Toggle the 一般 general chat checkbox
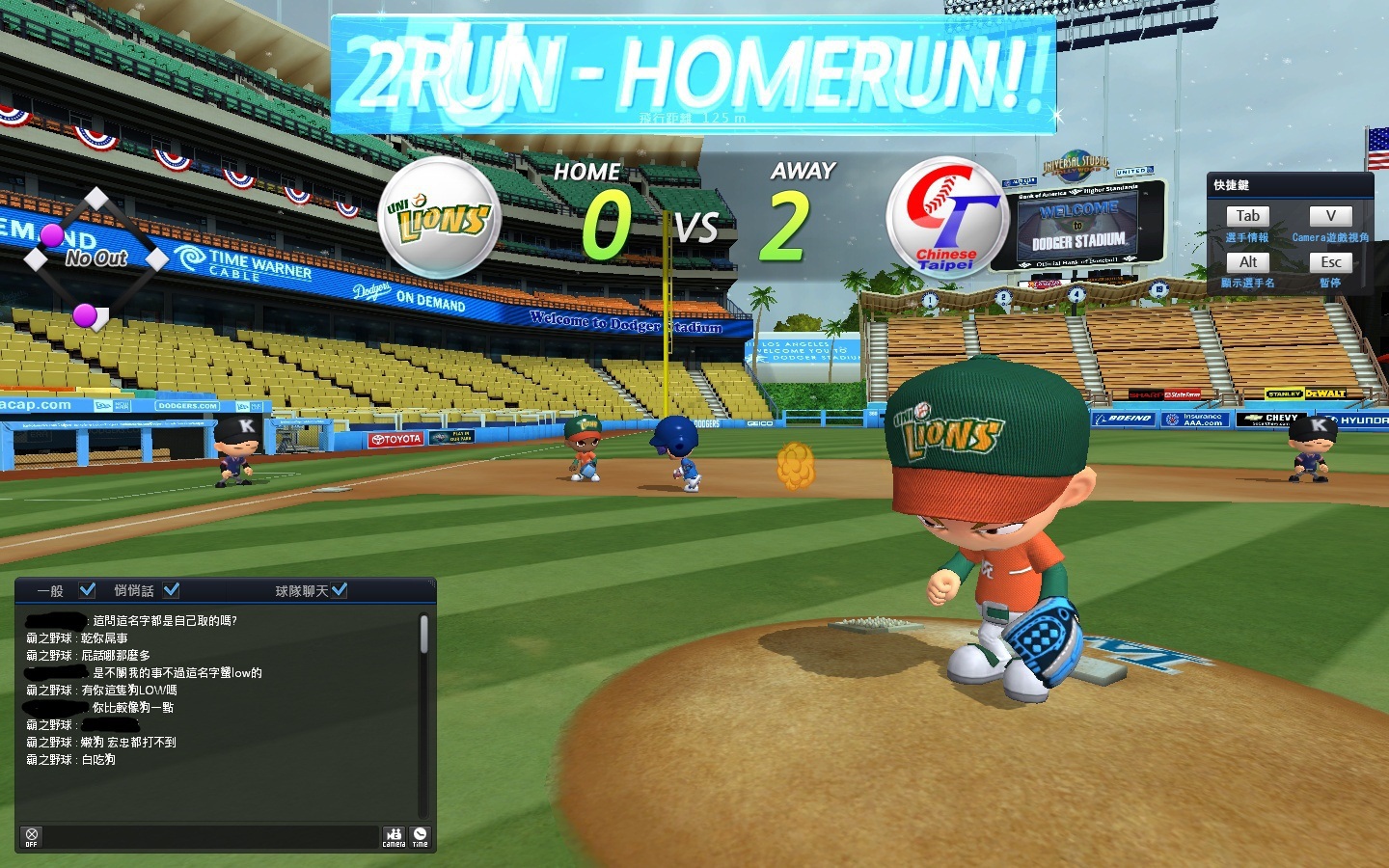Image resolution: width=1389 pixels, height=868 pixels. [87, 589]
